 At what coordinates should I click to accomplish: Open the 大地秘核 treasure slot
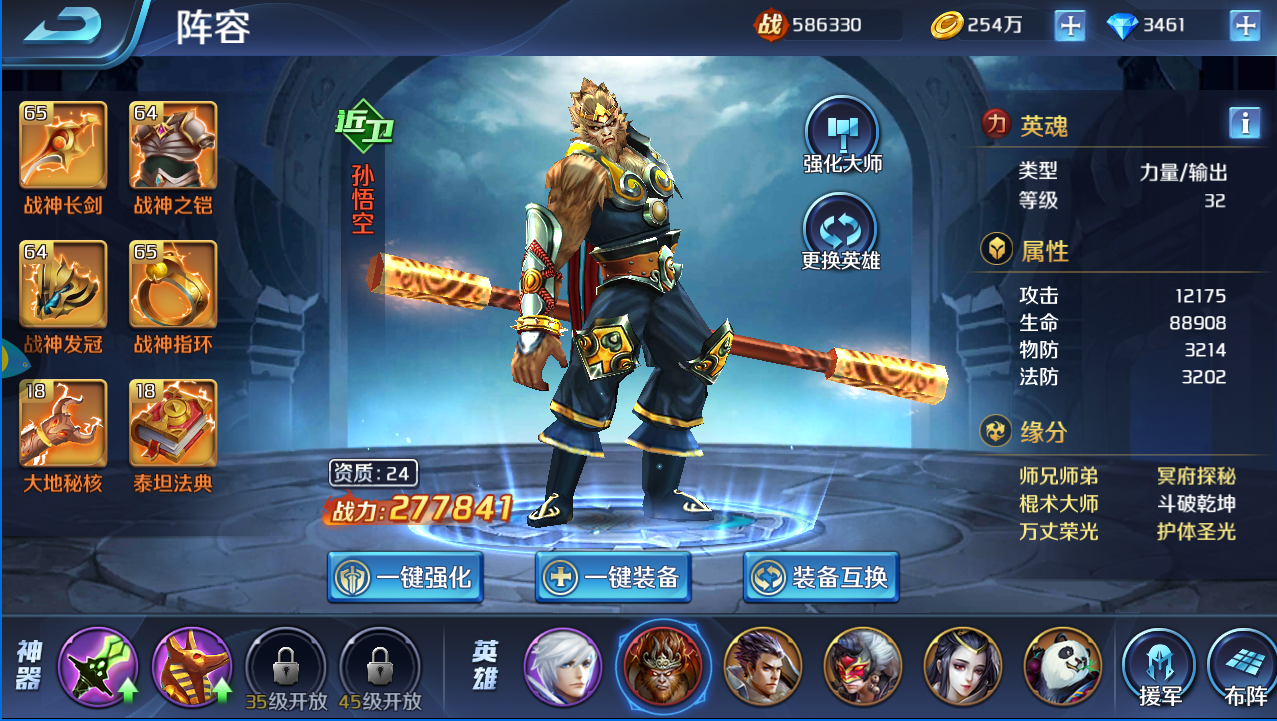[x=63, y=424]
